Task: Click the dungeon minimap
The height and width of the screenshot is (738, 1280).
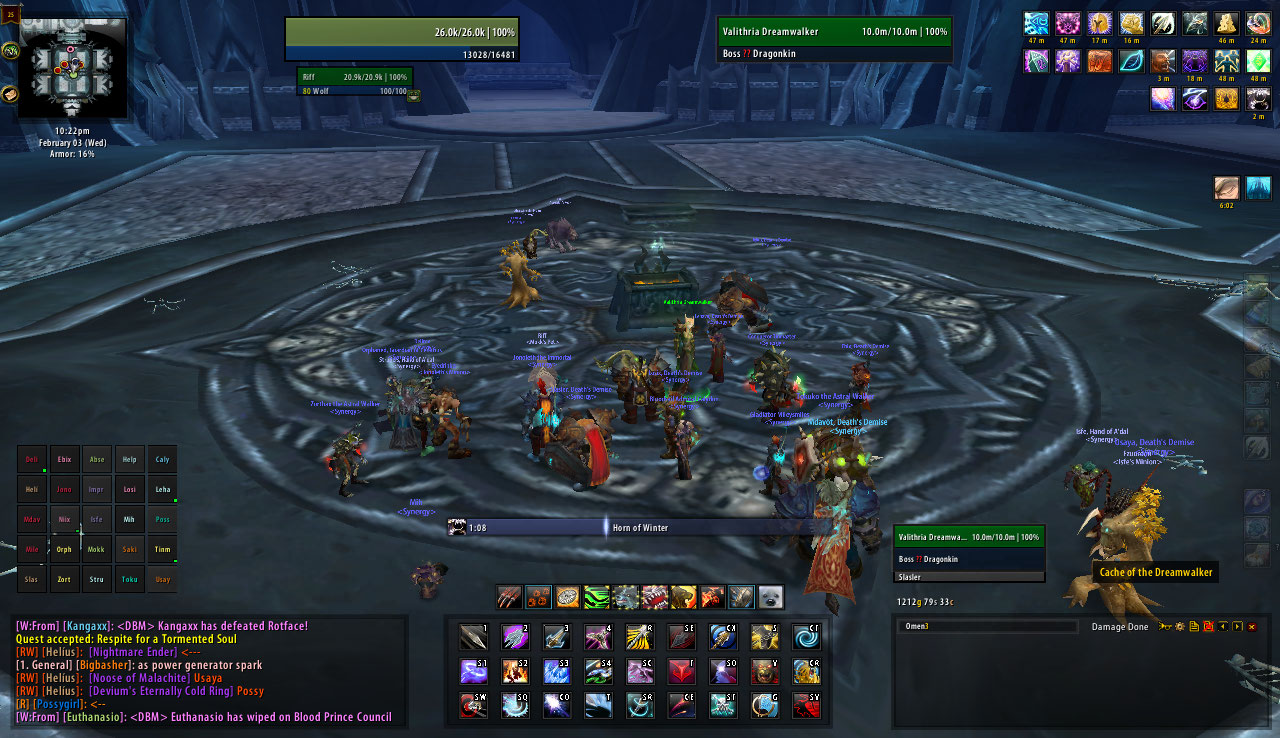Action: pos(70,66)
